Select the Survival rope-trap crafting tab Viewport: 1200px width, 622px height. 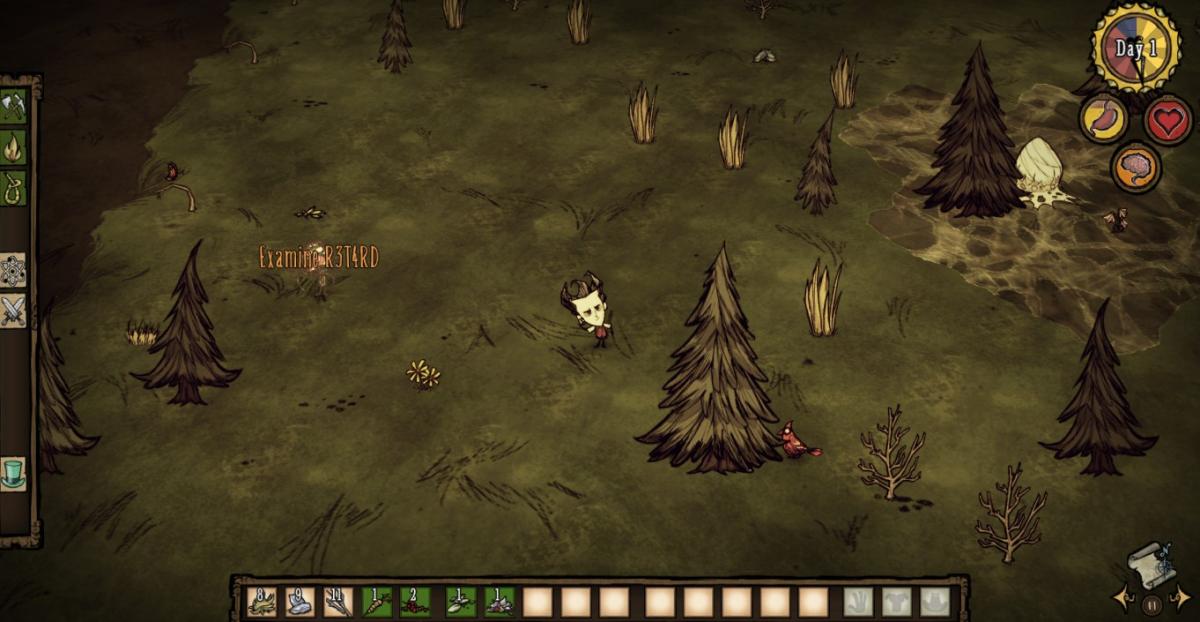coord(14,187)
